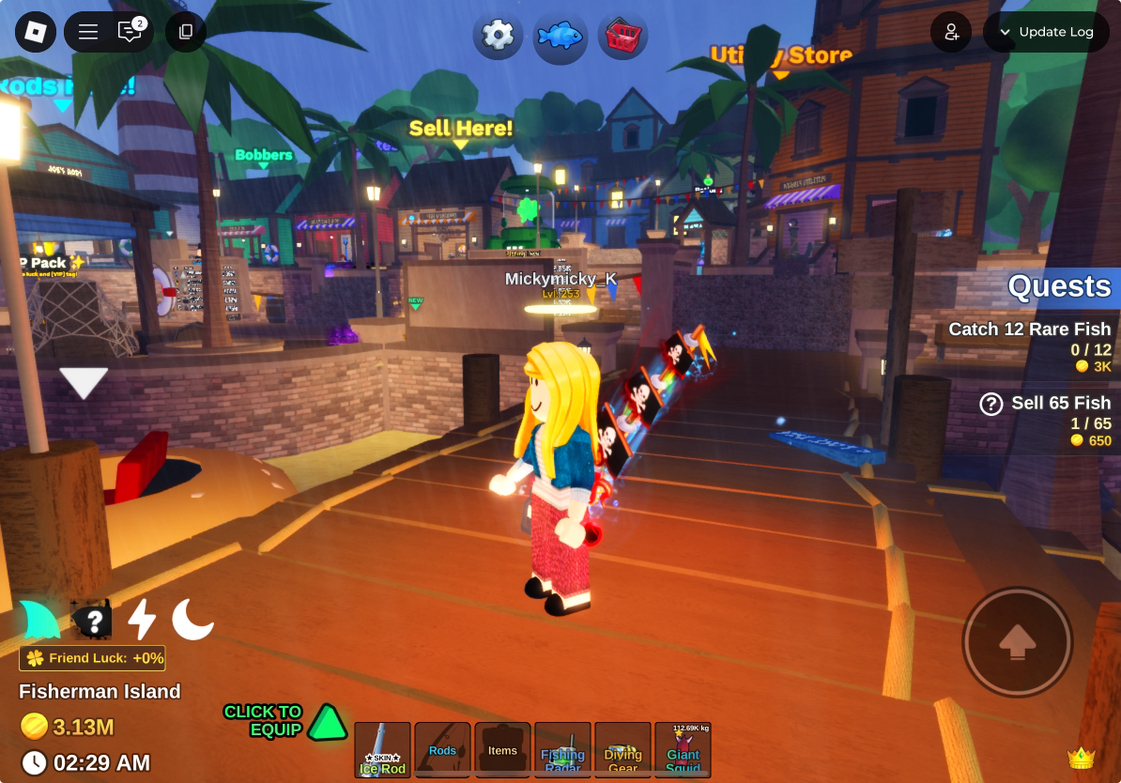The width and height of the screenshot is (1121, 783).
Task: Open the Roblox main menu logo button
Action: click(36, 32)
